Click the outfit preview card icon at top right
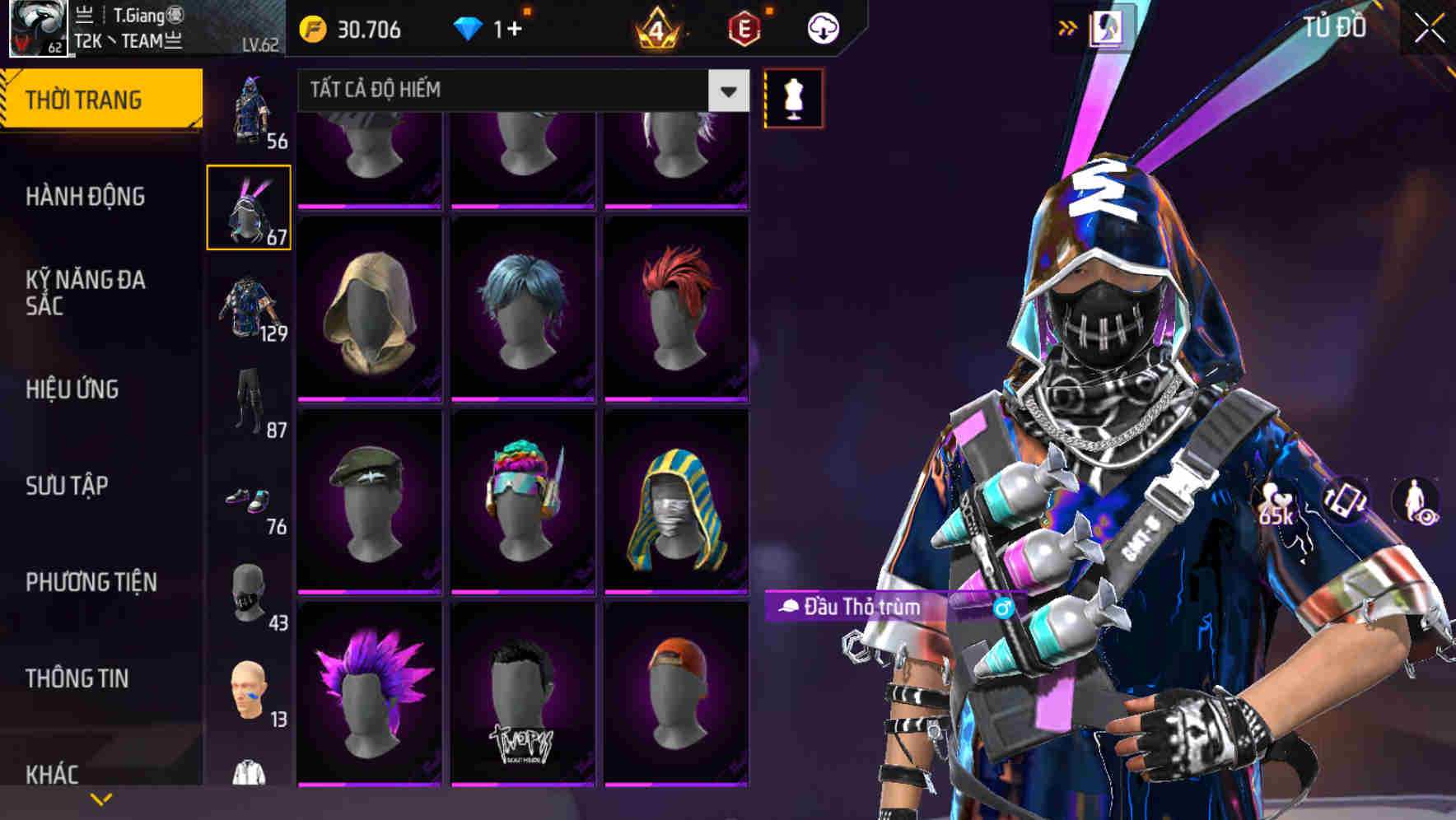The height and width of the screenshot is (820, 1456). click(1106, 29)
